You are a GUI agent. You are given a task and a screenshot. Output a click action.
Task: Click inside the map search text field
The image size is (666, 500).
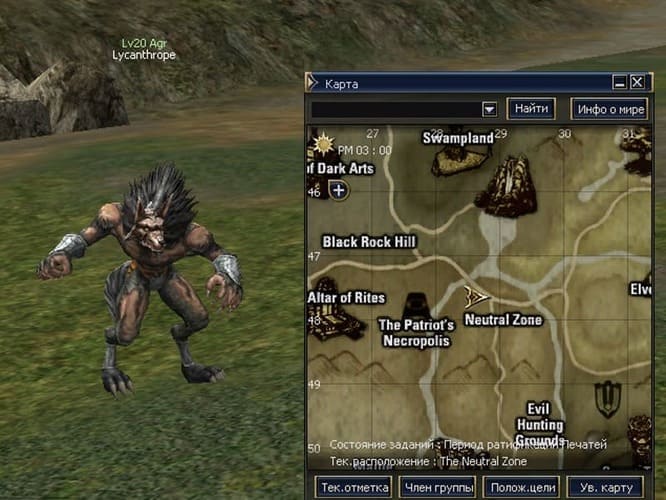[395, 109]
